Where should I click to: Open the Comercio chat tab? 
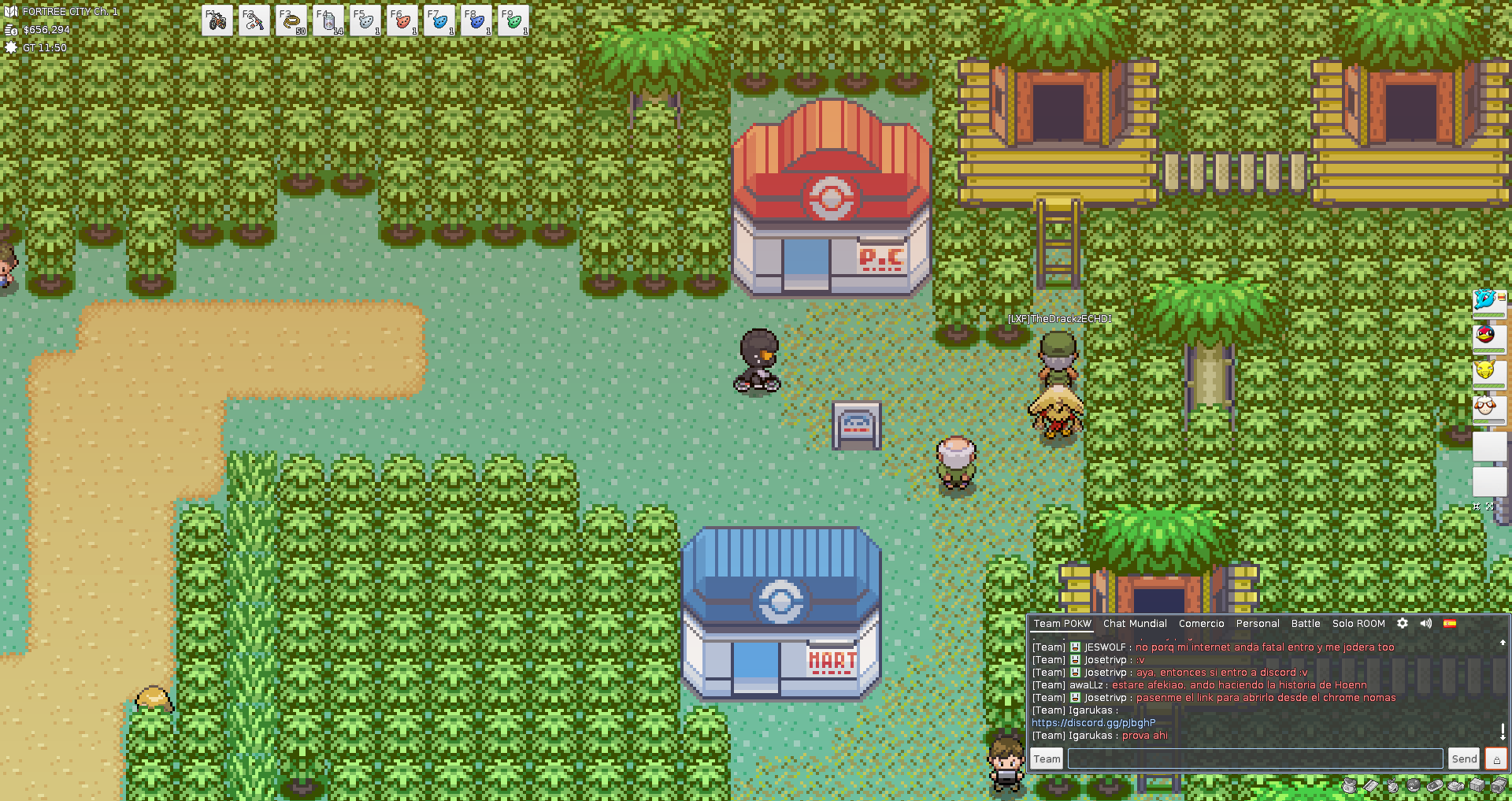pyautogui.click(x=1201, y=623)
